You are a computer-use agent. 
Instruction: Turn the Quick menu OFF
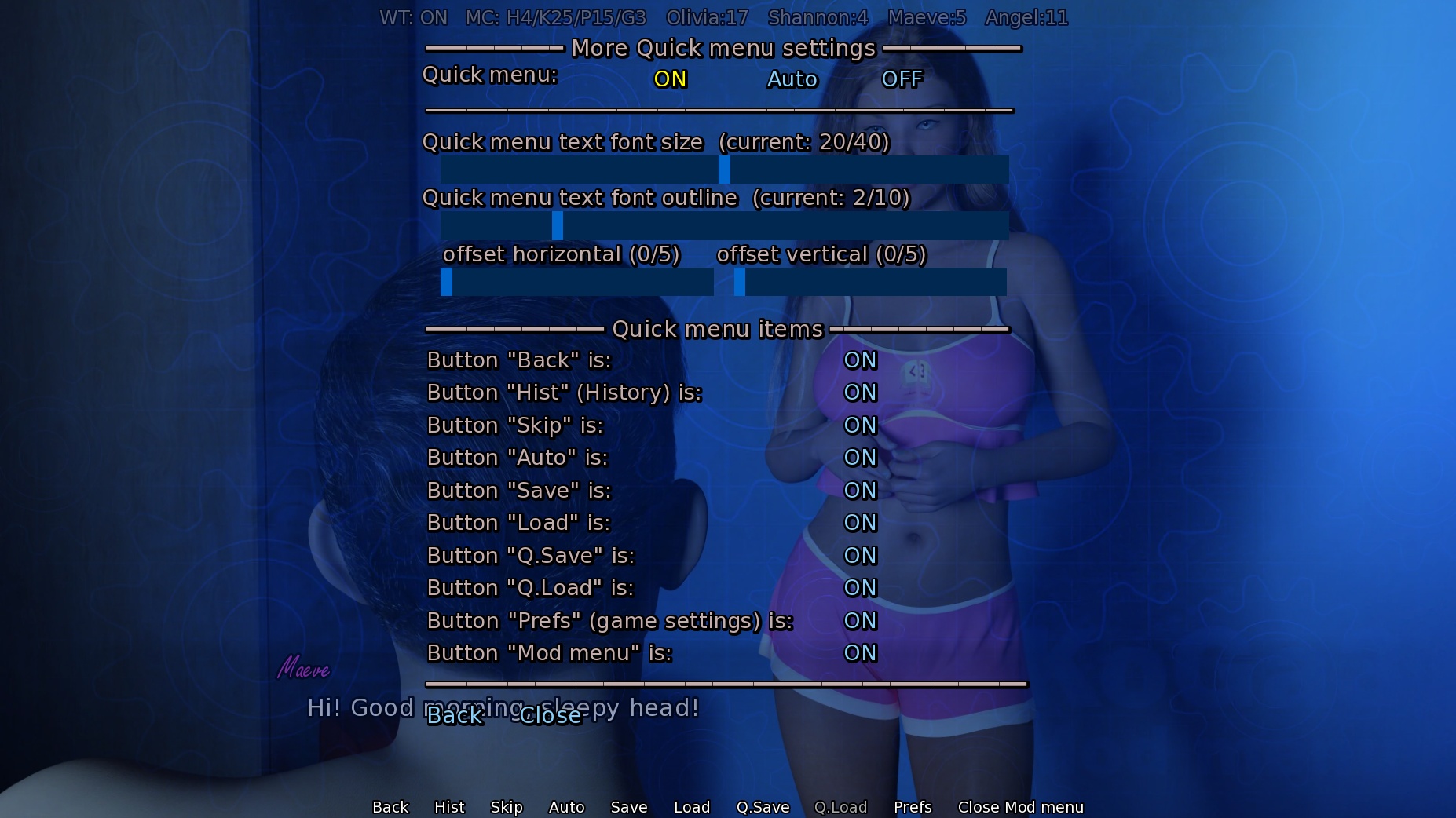(x=902, y=79)
